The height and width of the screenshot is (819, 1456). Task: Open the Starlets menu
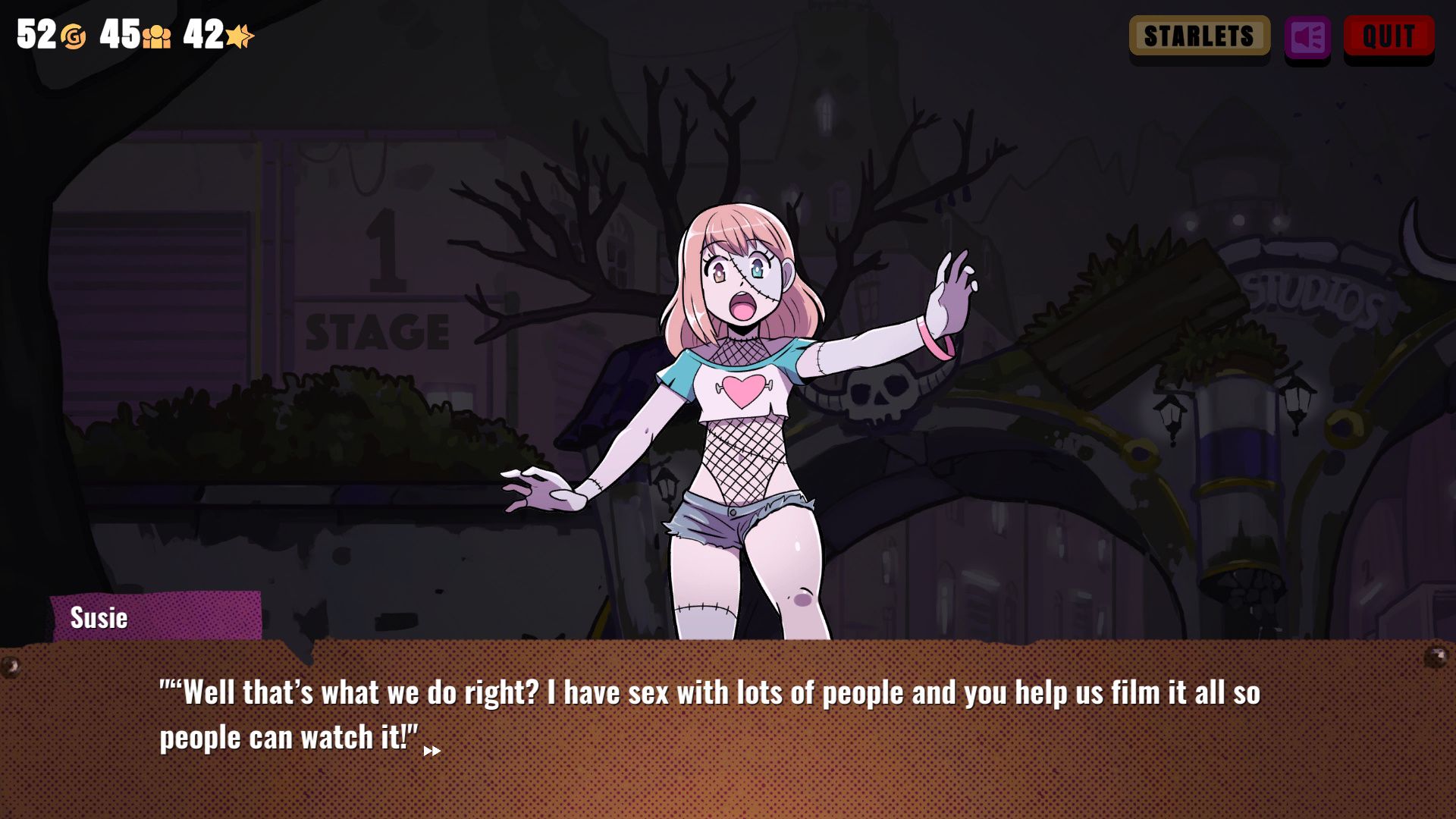pos(1199,36)
